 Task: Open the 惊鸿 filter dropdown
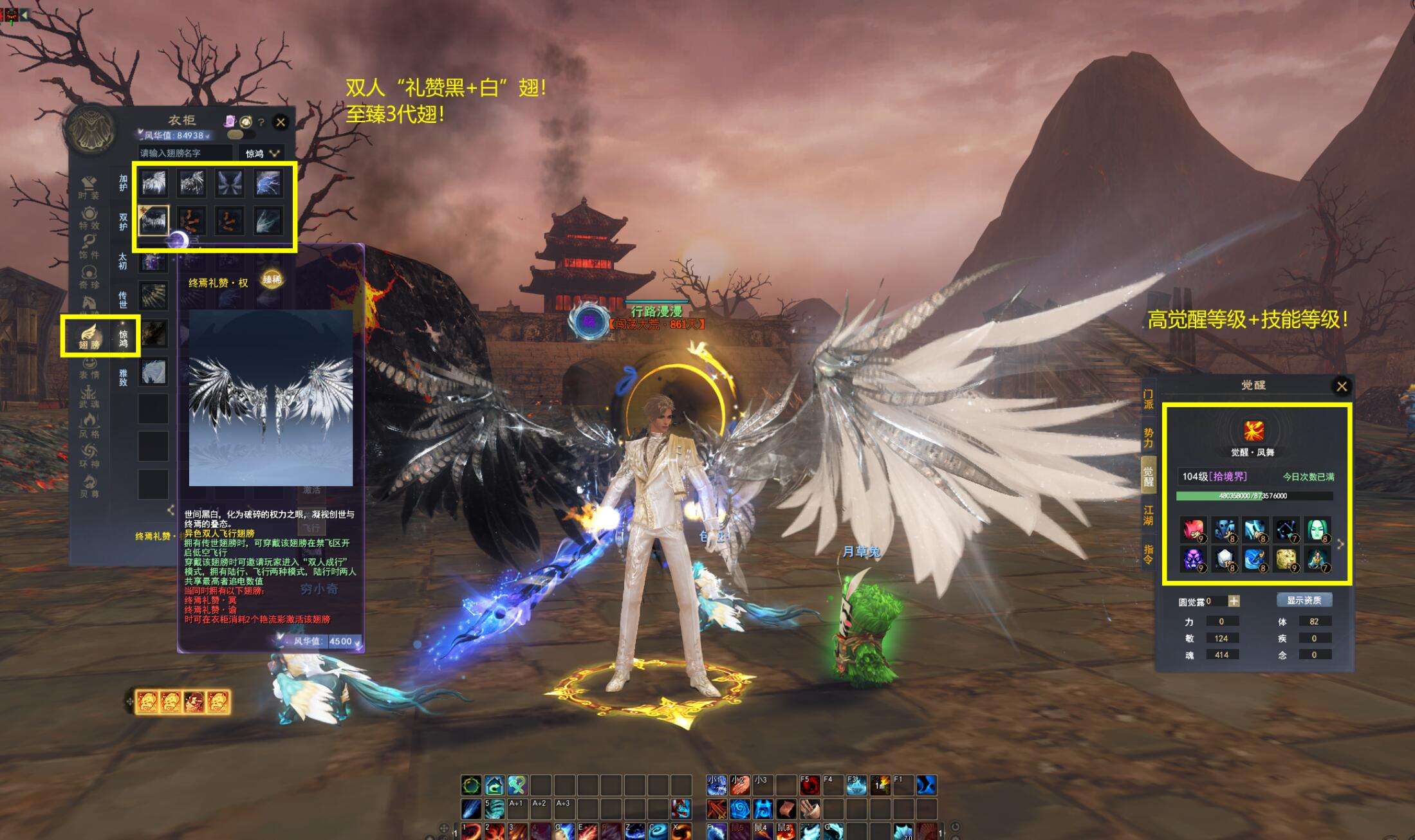(262, 154)
